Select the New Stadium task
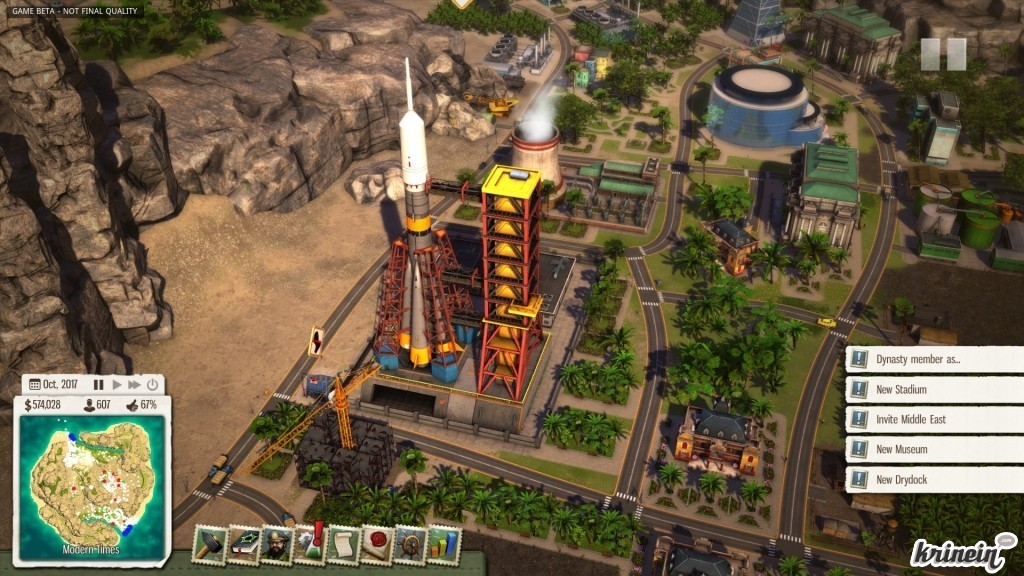The width and height of the screenshot is (1024, 576). 934,390
